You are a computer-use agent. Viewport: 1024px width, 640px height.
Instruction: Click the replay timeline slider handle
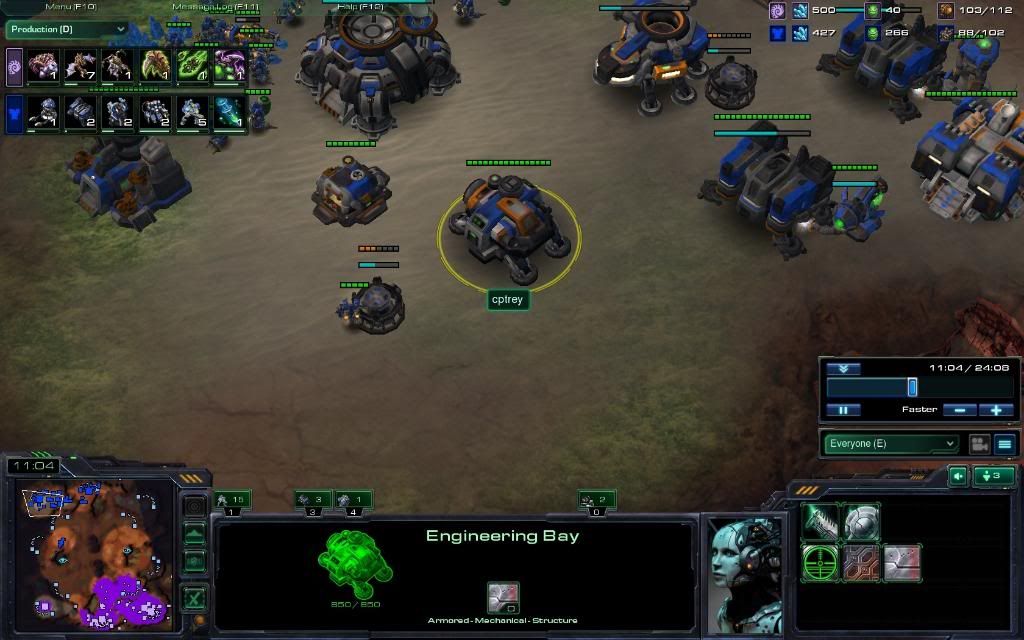coord(912,387)
